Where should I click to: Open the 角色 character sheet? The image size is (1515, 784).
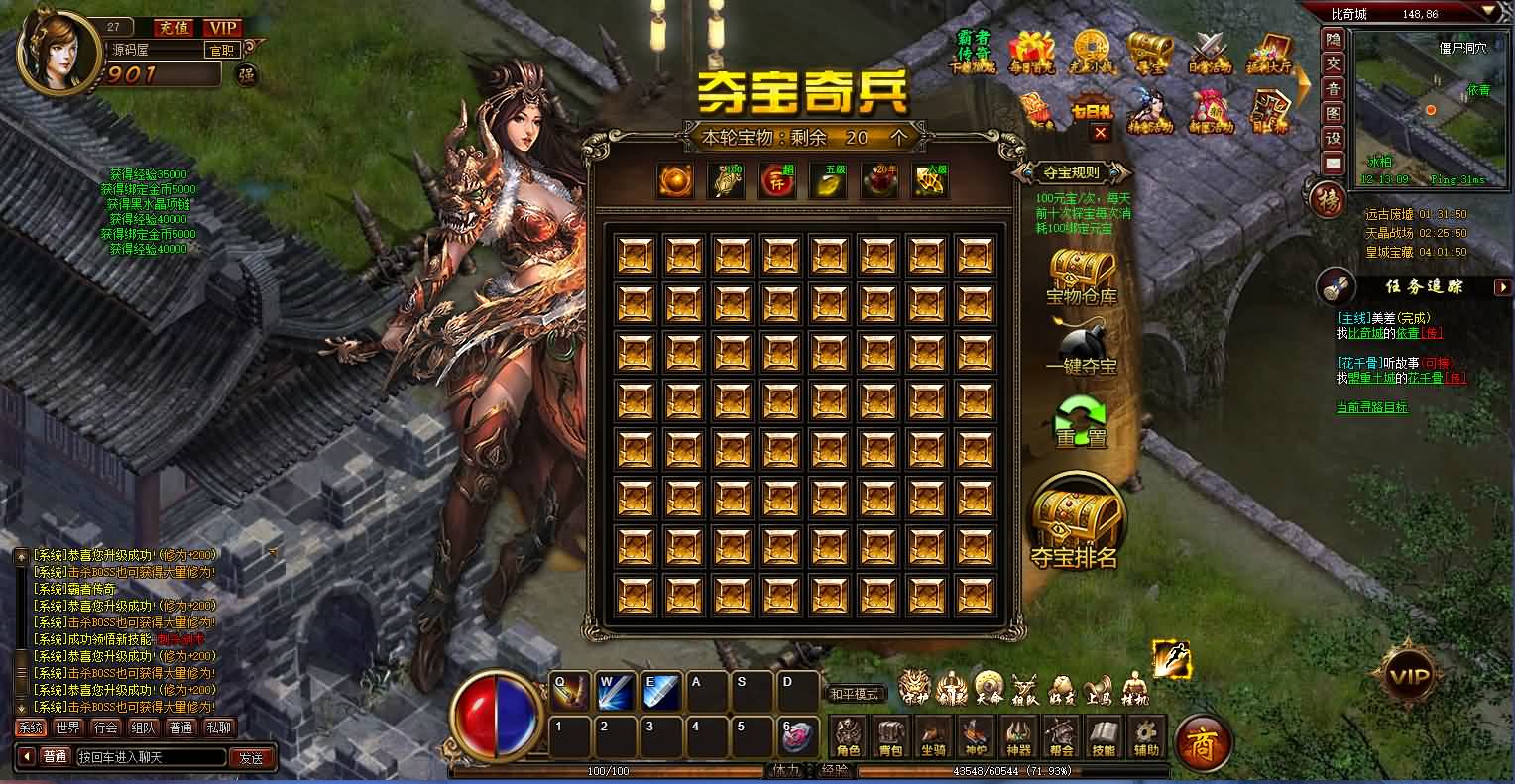[849, 737]
